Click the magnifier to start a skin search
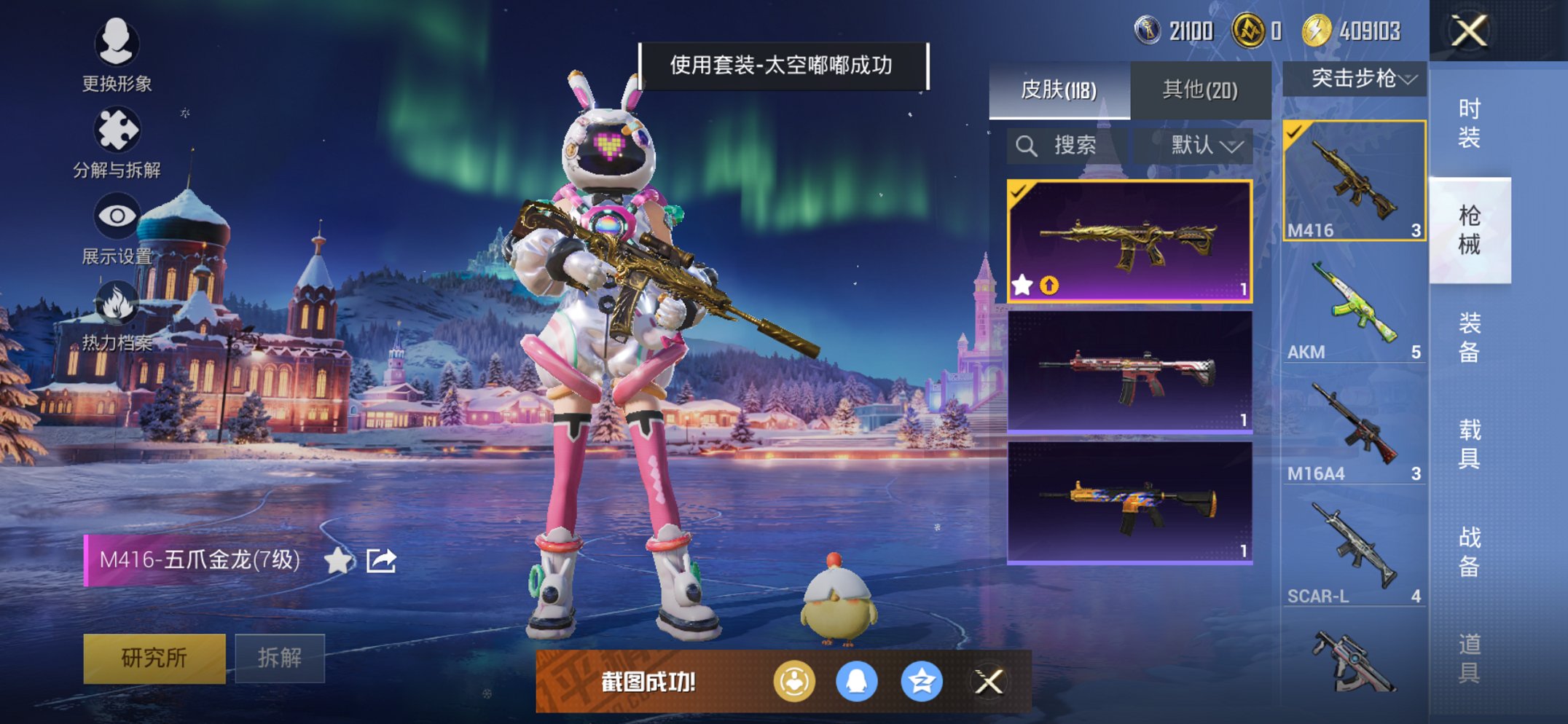1568x724 pixels. point(1027,145)
